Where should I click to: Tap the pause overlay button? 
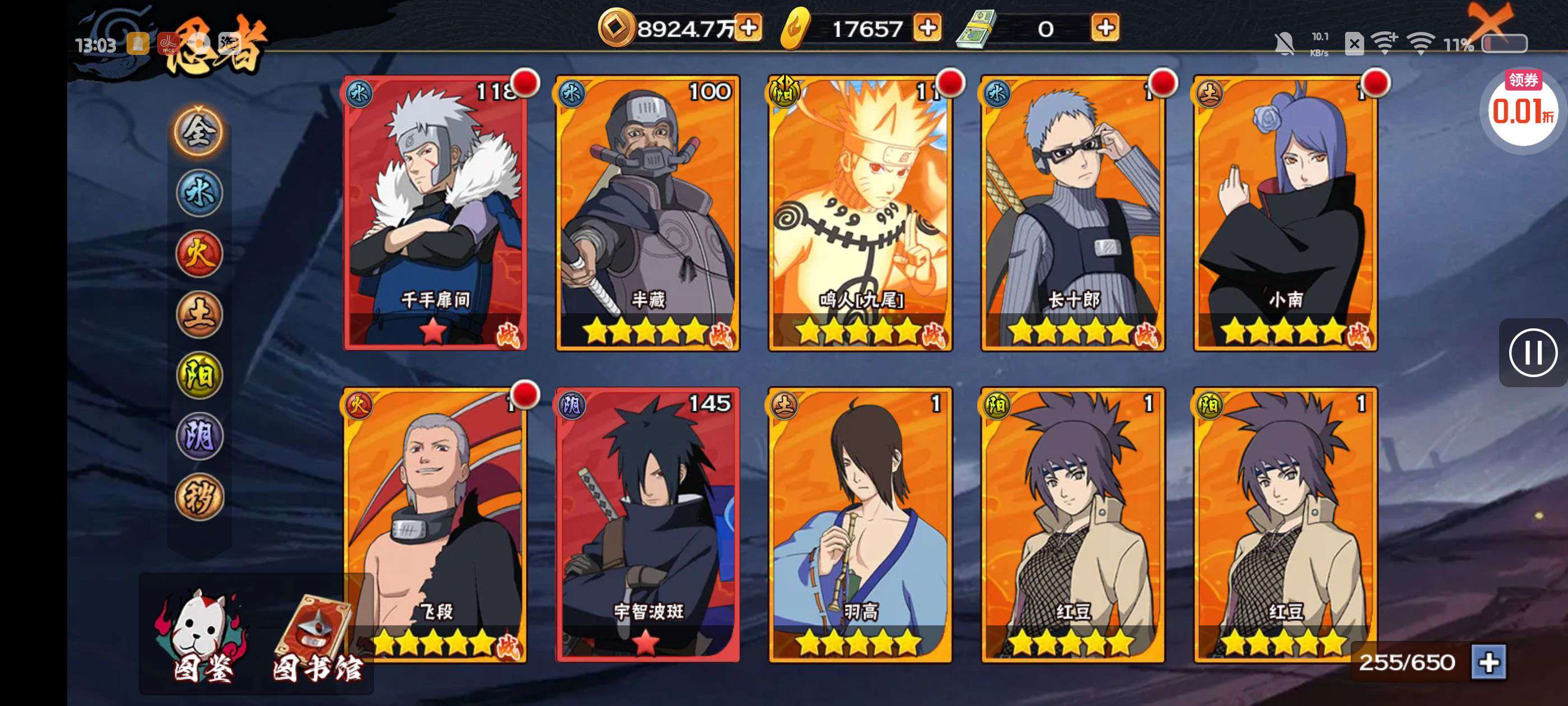(1532, 352)
